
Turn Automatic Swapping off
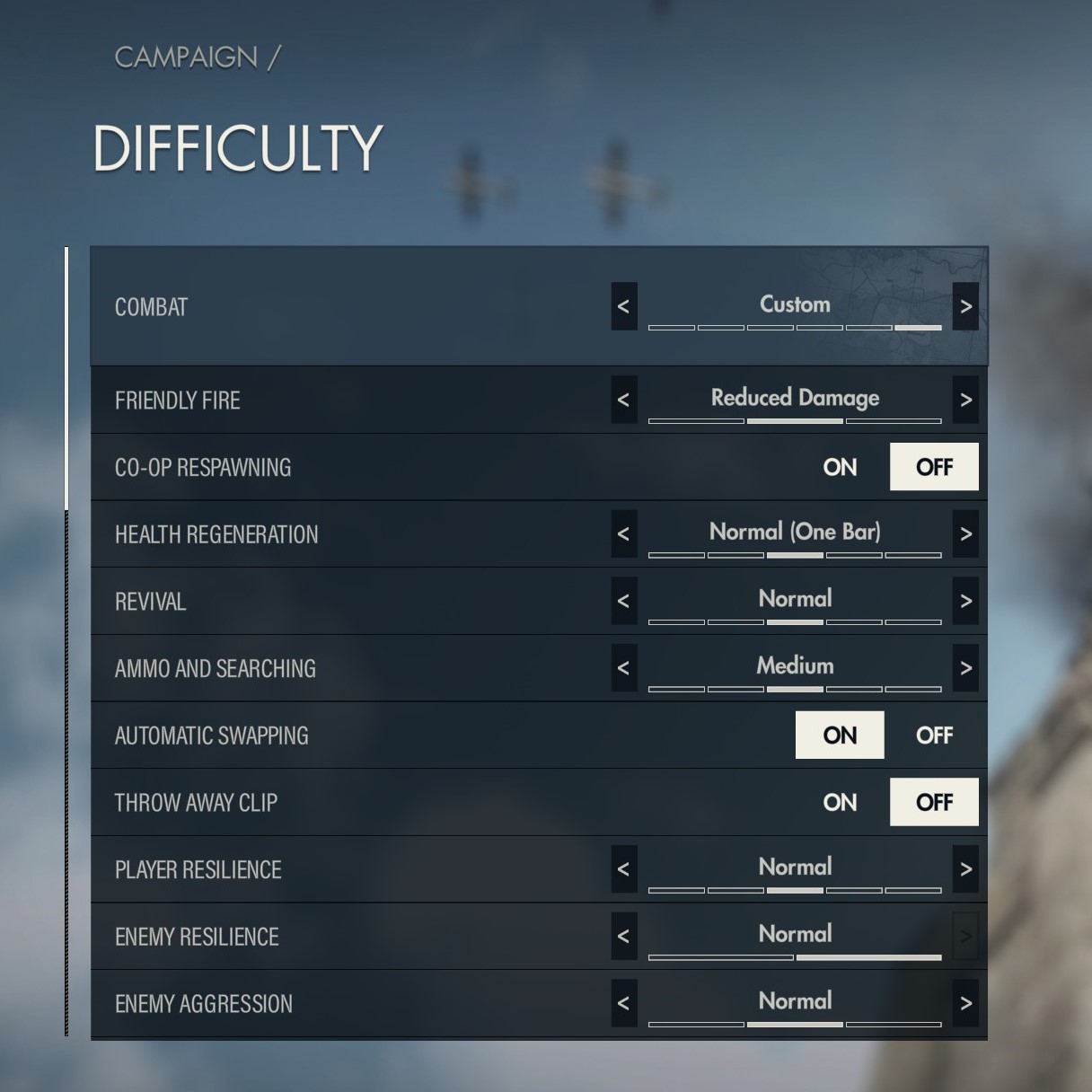(934, 735)
